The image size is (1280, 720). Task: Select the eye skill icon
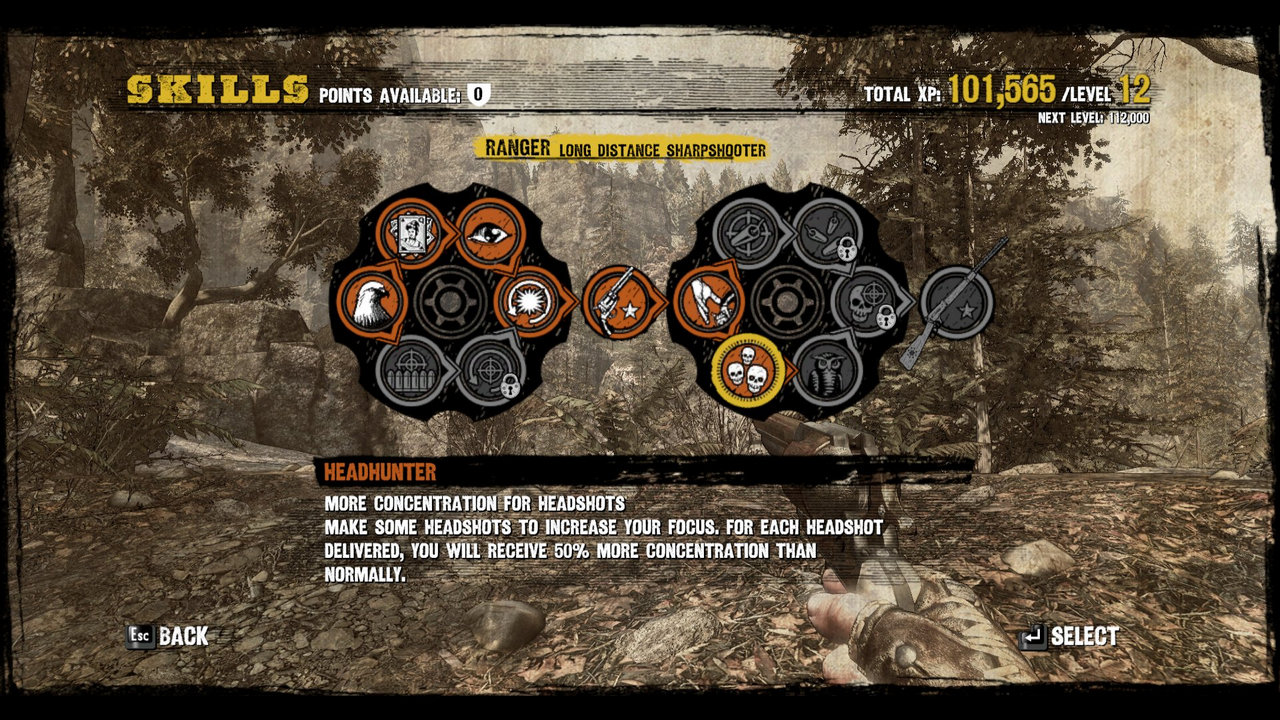490,232
